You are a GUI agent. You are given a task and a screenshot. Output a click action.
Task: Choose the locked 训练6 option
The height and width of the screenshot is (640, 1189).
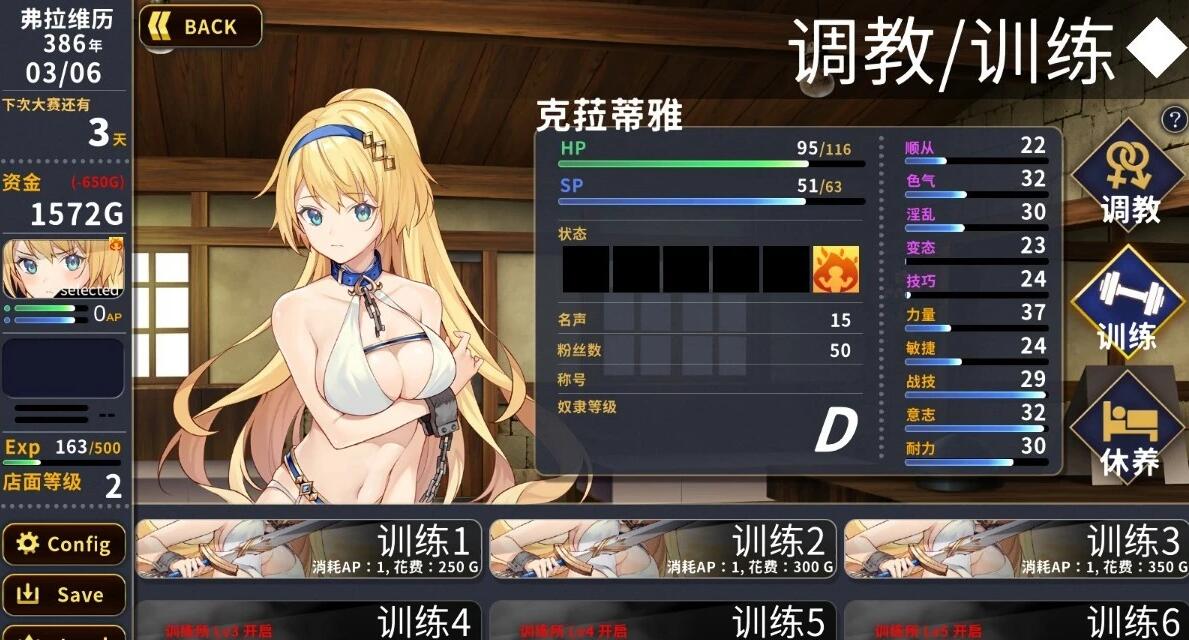[1016, 621]
